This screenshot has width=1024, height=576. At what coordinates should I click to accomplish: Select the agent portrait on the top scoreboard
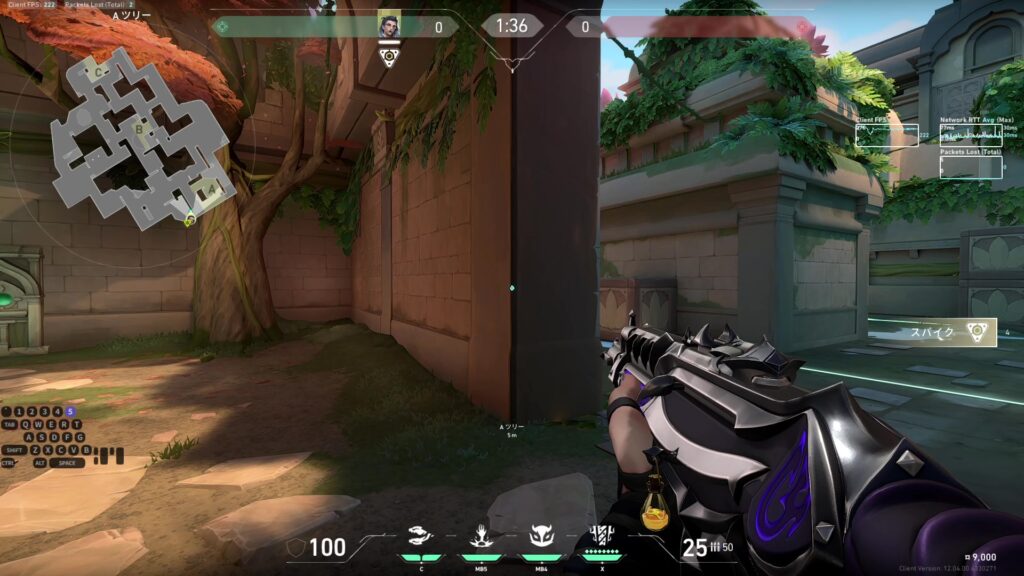pos(388,25)
